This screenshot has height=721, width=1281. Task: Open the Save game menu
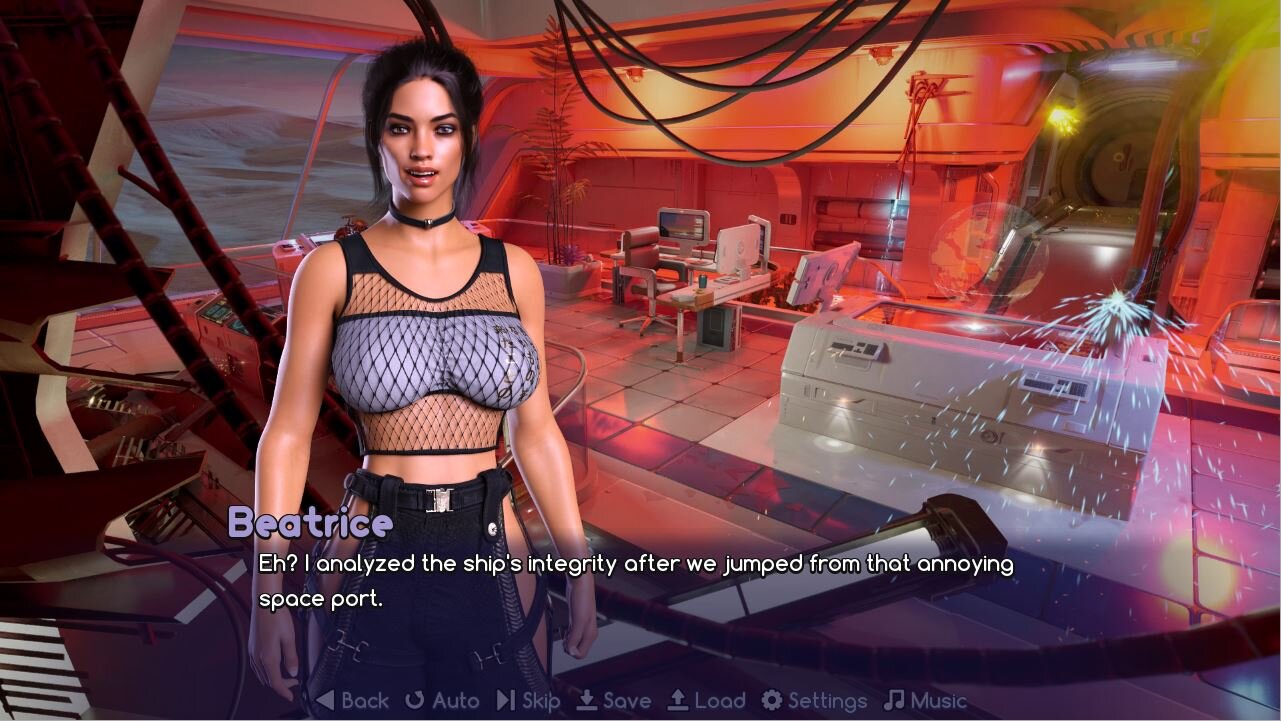[x=614, y=701]
